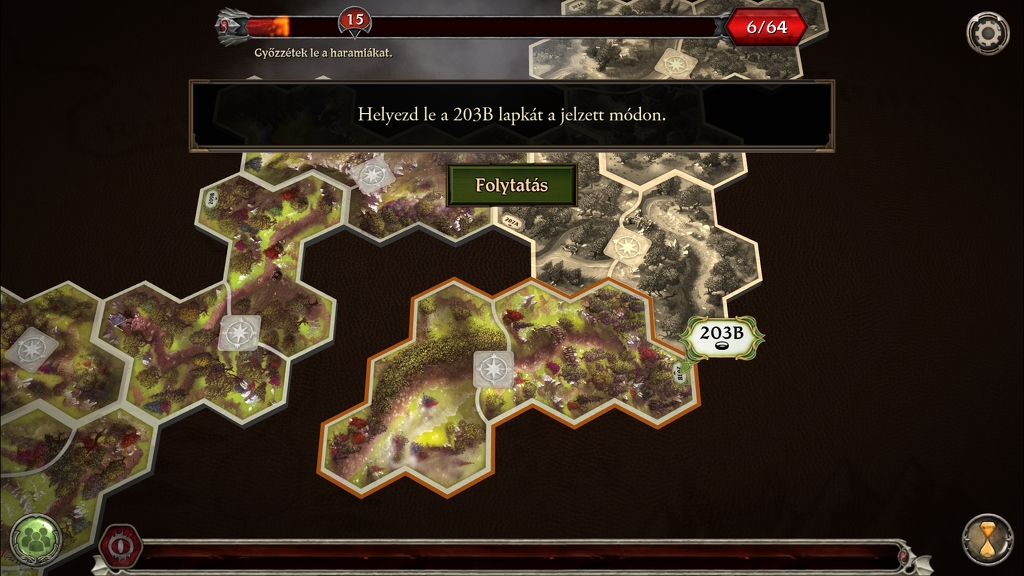
Task: Open the gear settings menu
Action: [987, 33]
